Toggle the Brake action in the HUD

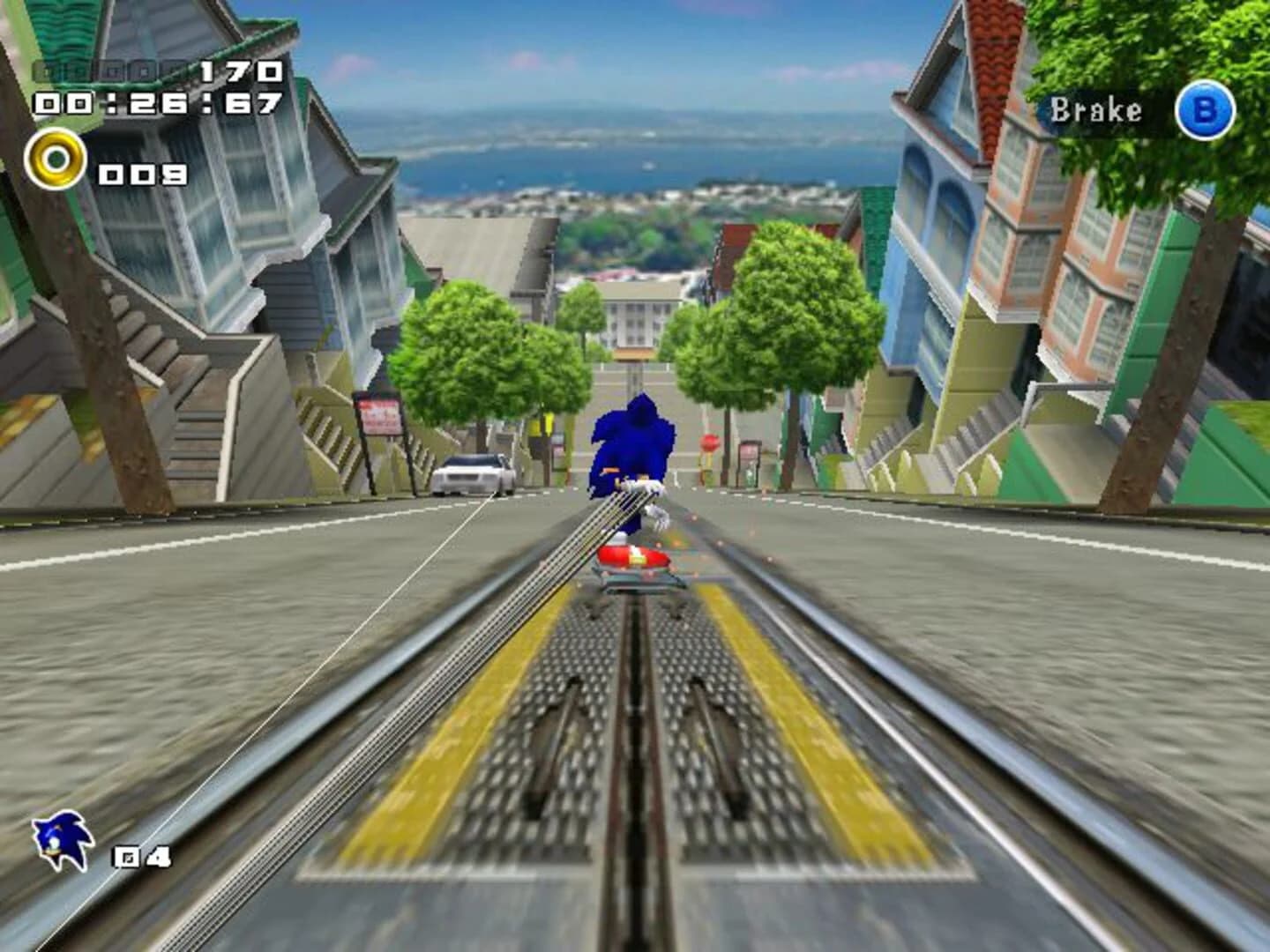[1203, 110]
